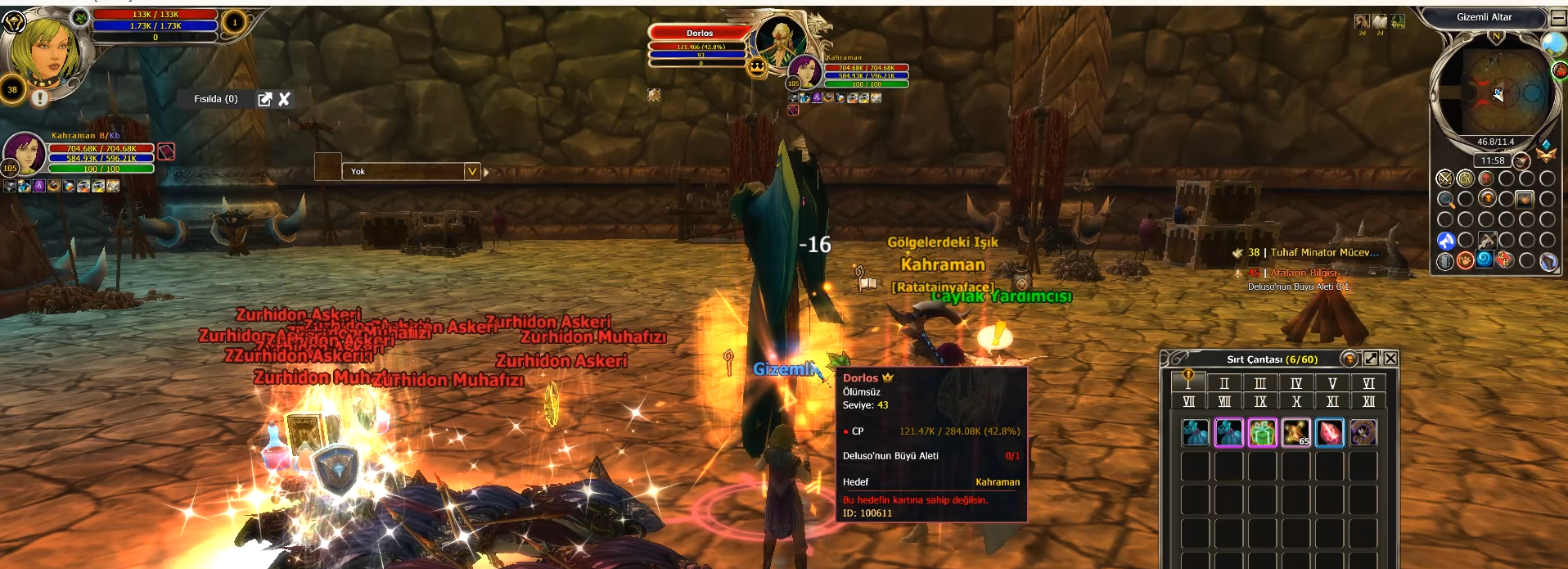
Task: Select the red crystal item slot
Action: [x=1329, y=432]
